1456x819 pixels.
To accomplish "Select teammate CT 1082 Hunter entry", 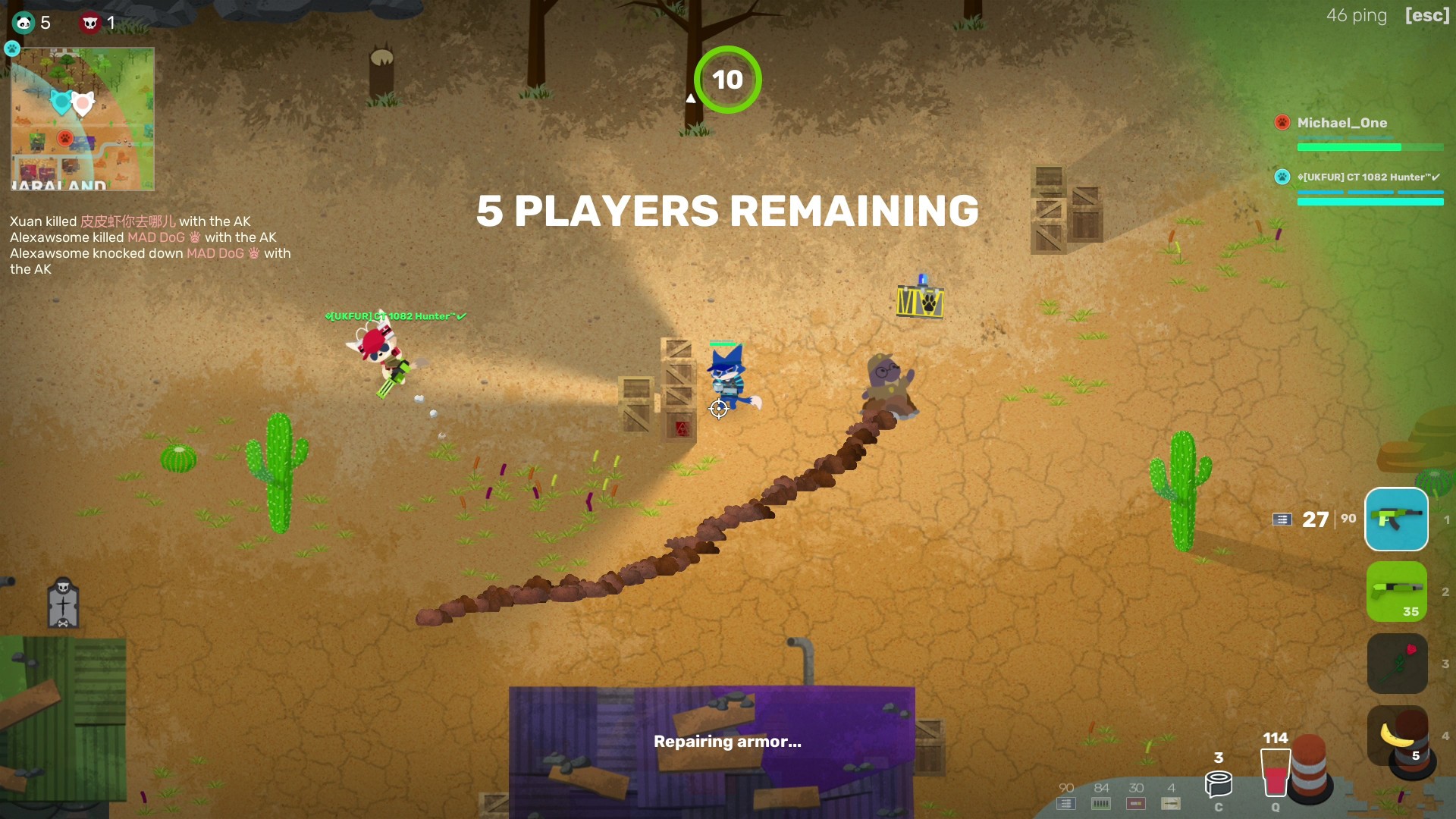I will click(1367, 177).
